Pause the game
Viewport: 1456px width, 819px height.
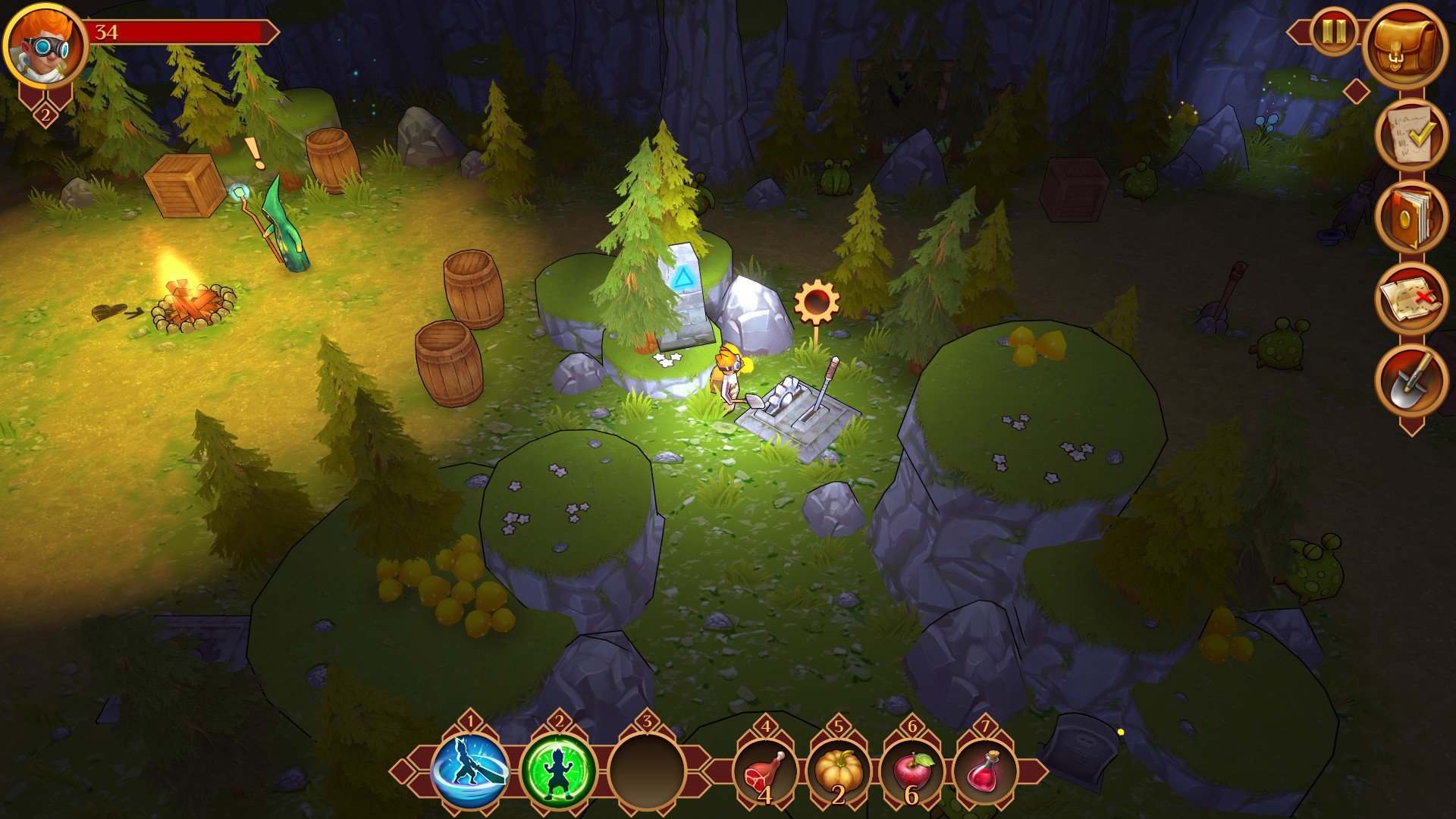(1334, 32)
